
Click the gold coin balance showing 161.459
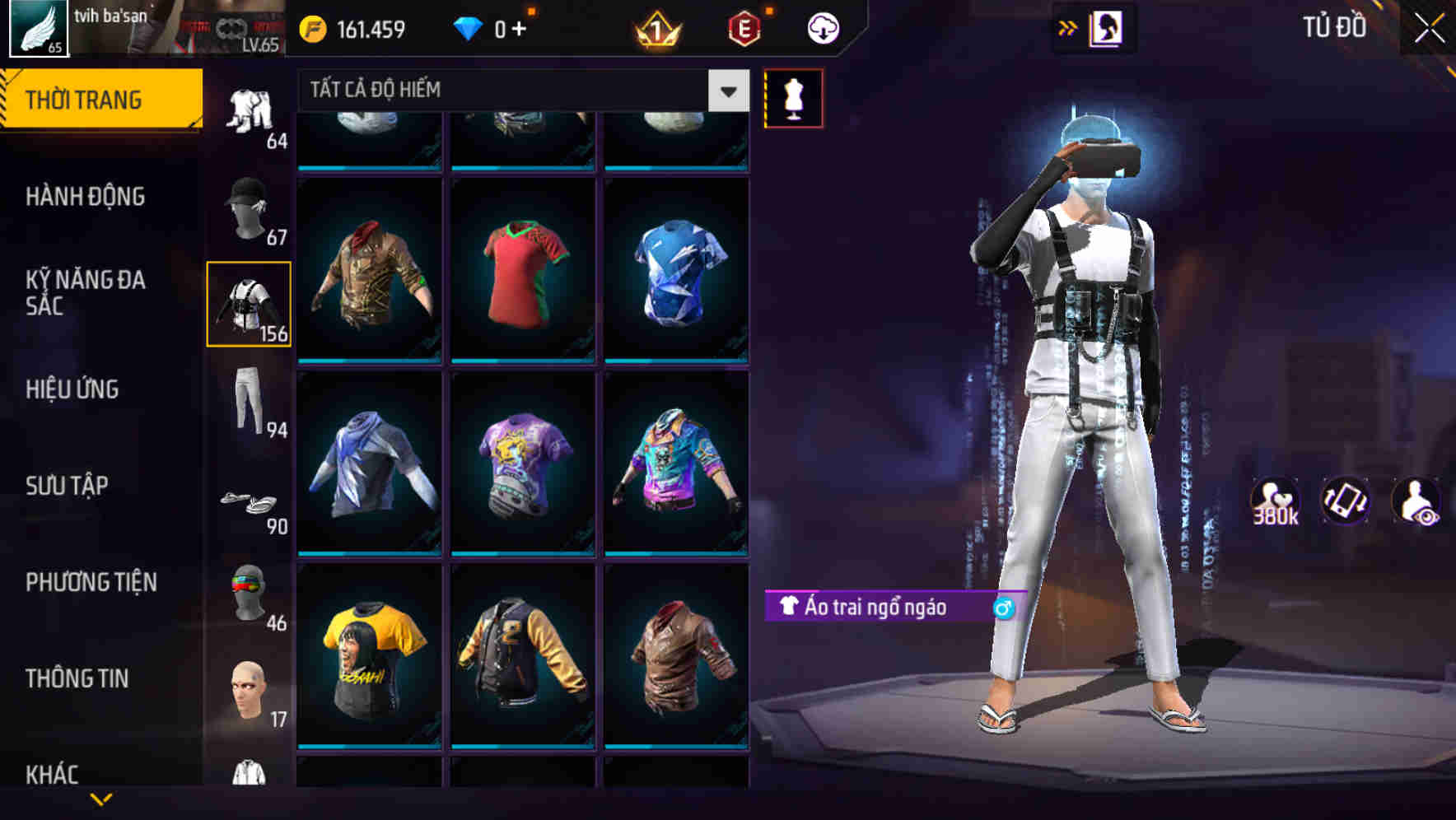pos(346,27)
